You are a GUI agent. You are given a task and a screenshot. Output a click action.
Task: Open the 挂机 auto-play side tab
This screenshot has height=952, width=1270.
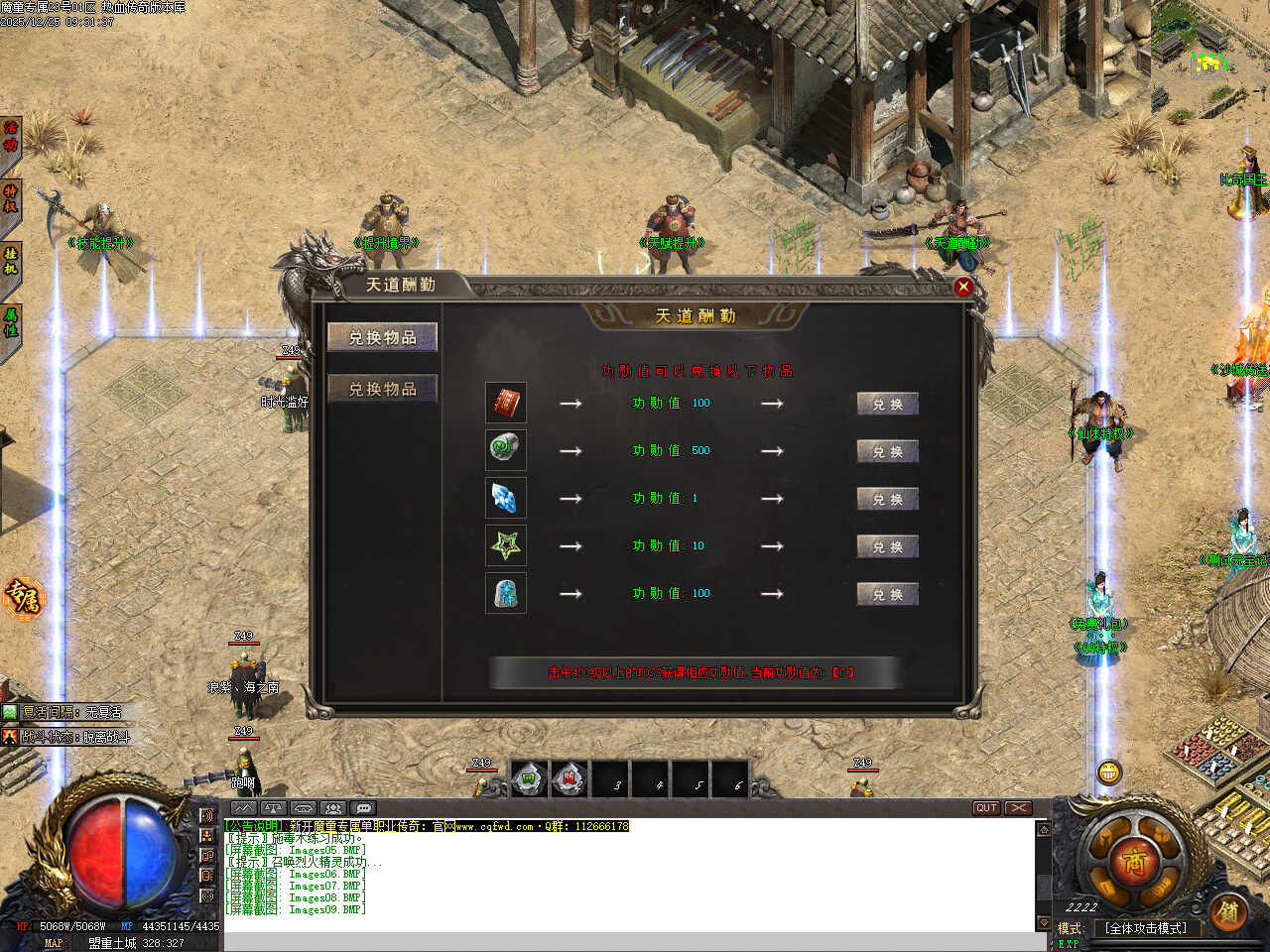[x=10, y=260]
